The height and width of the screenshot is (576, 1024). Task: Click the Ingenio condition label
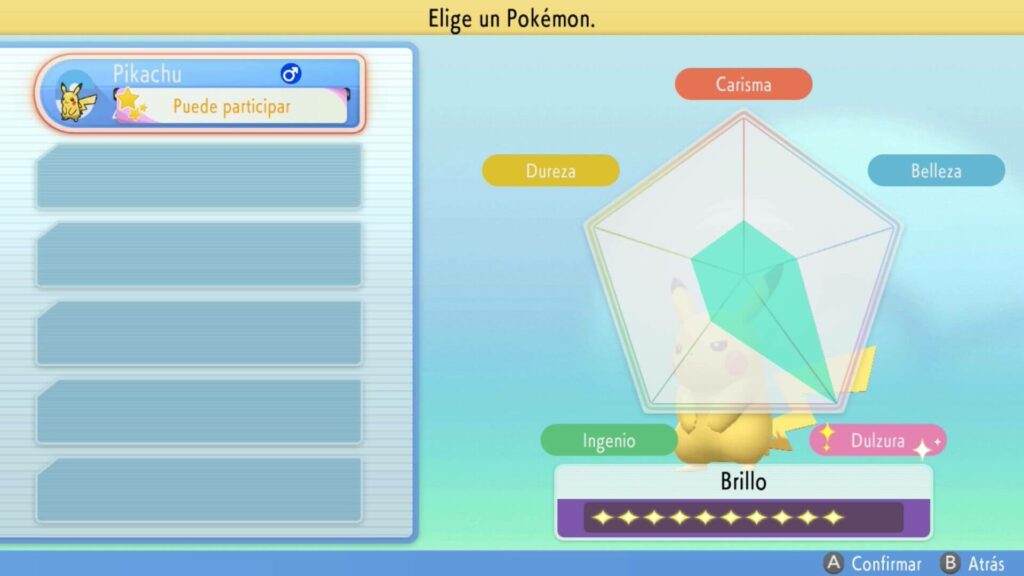click(609, 440)
